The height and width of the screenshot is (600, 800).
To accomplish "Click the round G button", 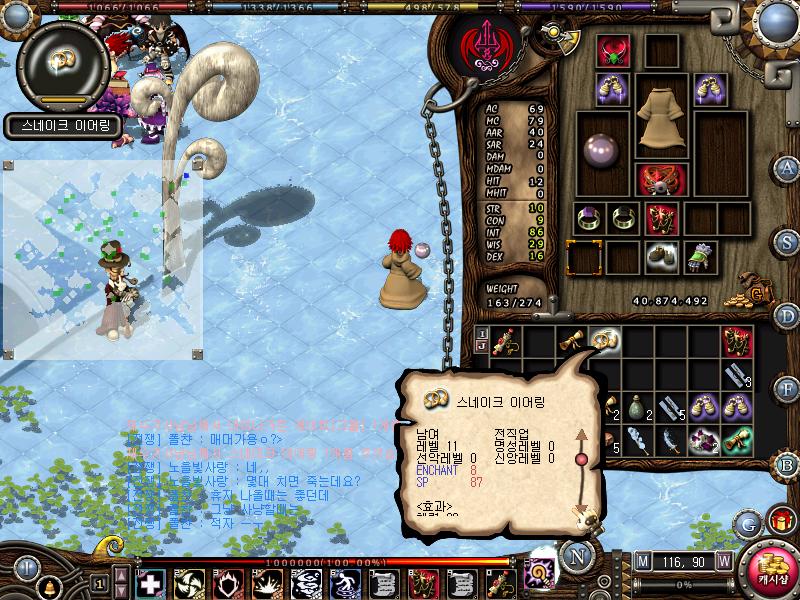I will point(747,523).
